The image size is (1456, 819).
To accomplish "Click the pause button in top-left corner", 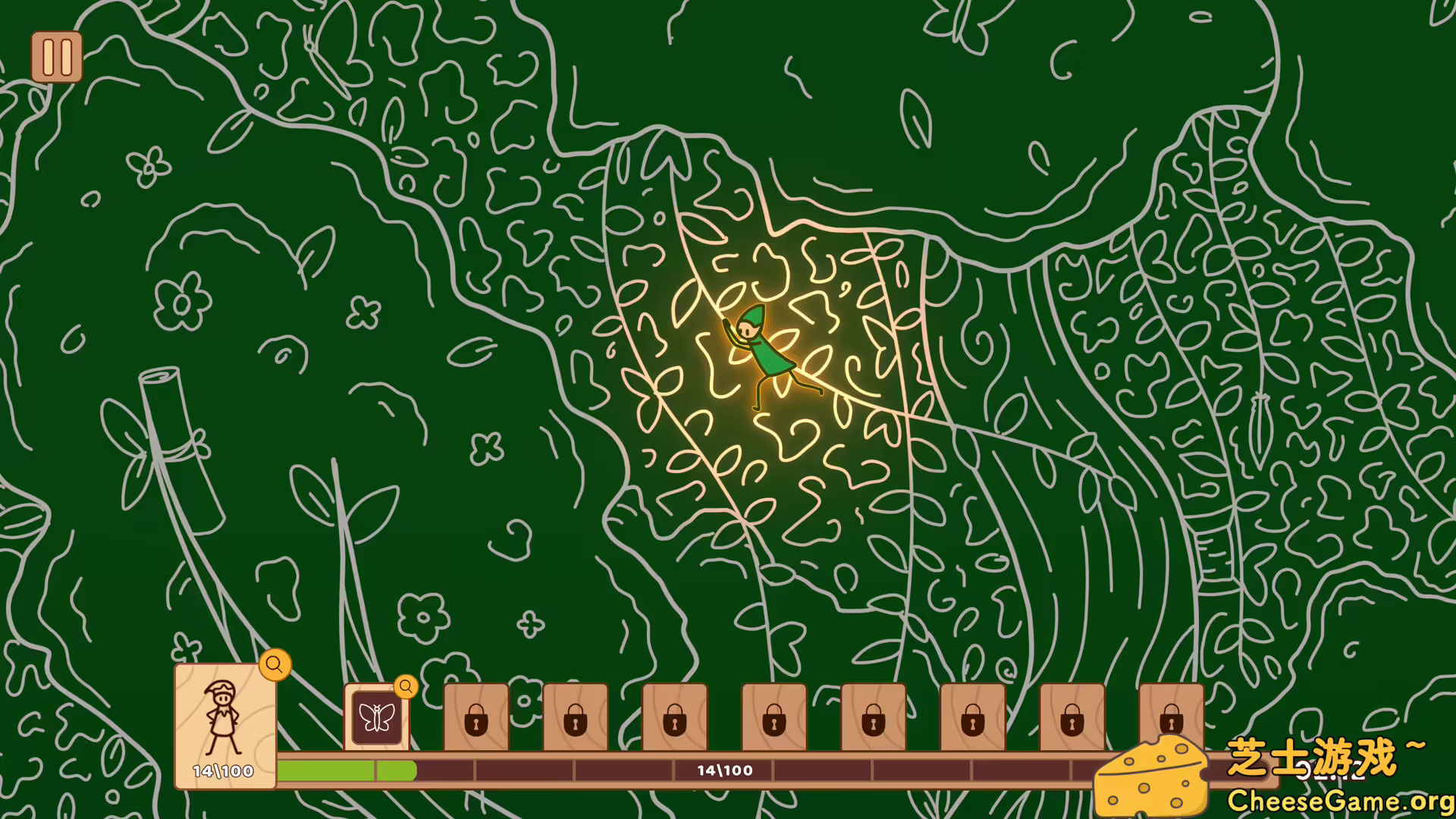I will pos(56,56).
